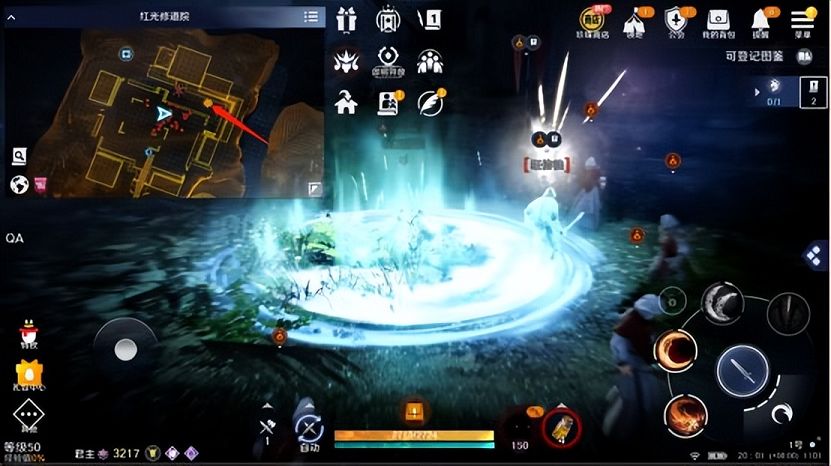Open the guild shield icon
The width and height of the screenshot is (831, 466).
pos(676,20)
